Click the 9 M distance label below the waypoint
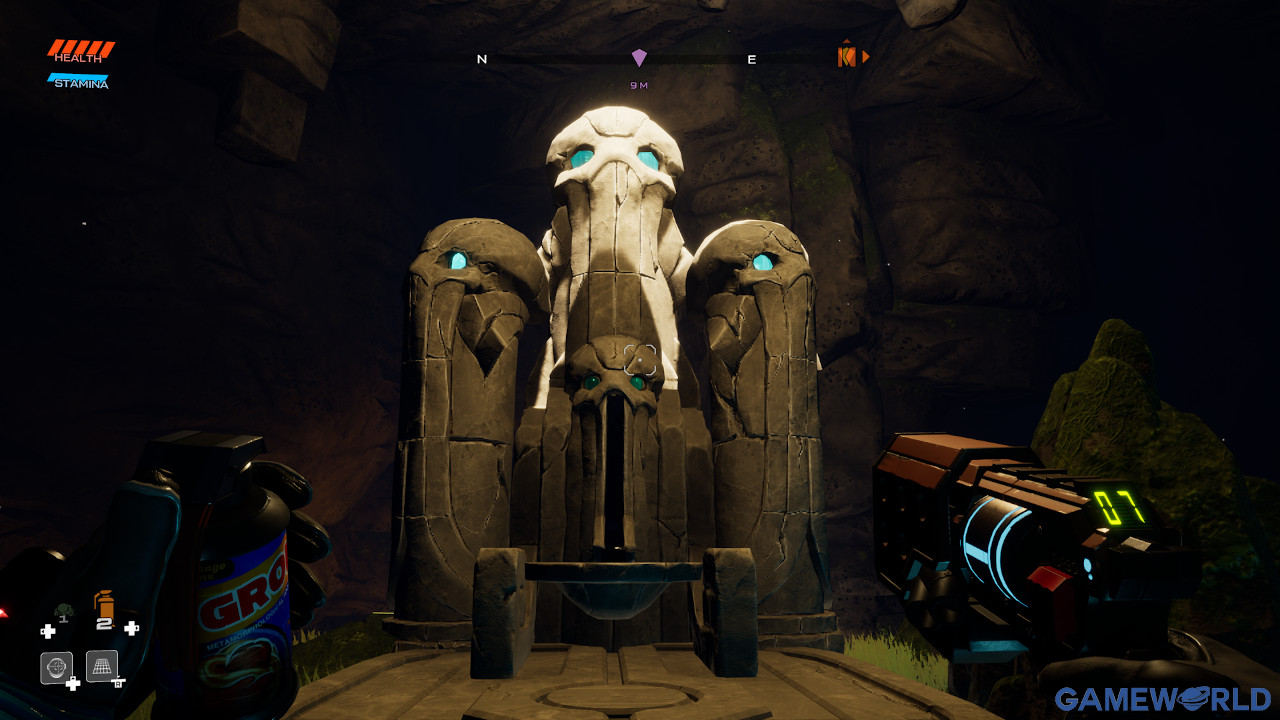Viewport: 1280px width, 720px height. (639, 85)
